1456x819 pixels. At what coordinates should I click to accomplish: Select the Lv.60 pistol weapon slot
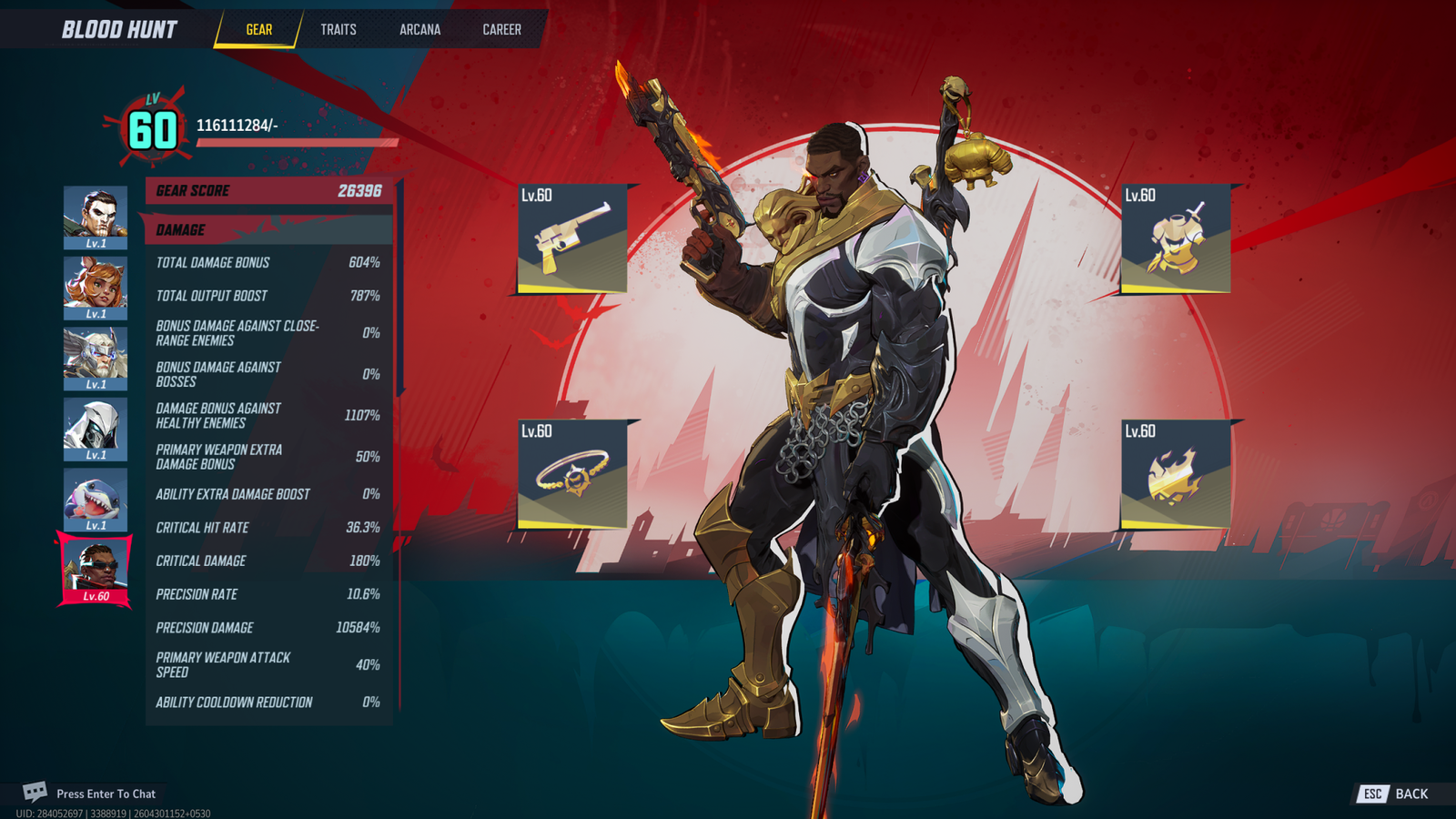point(572,238)
